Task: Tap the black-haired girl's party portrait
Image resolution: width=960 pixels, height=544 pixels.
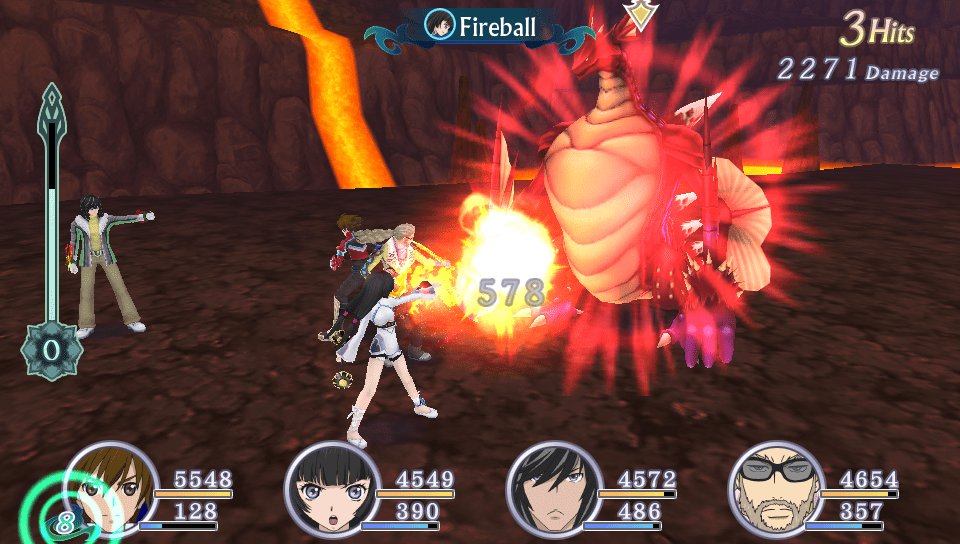Action: (332, 491)
